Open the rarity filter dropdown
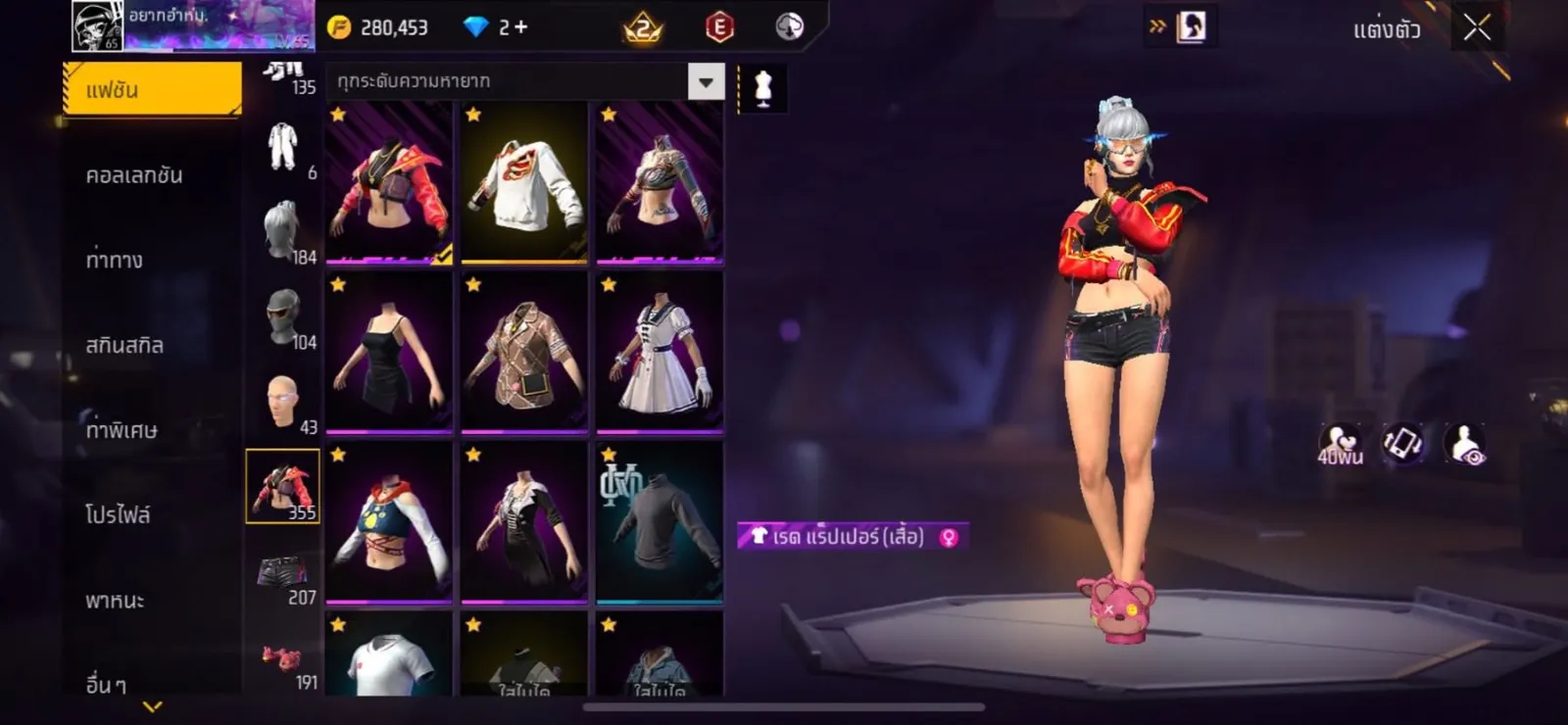The height and width of the screenshot is (725, 1568). (x=706, y=82)
